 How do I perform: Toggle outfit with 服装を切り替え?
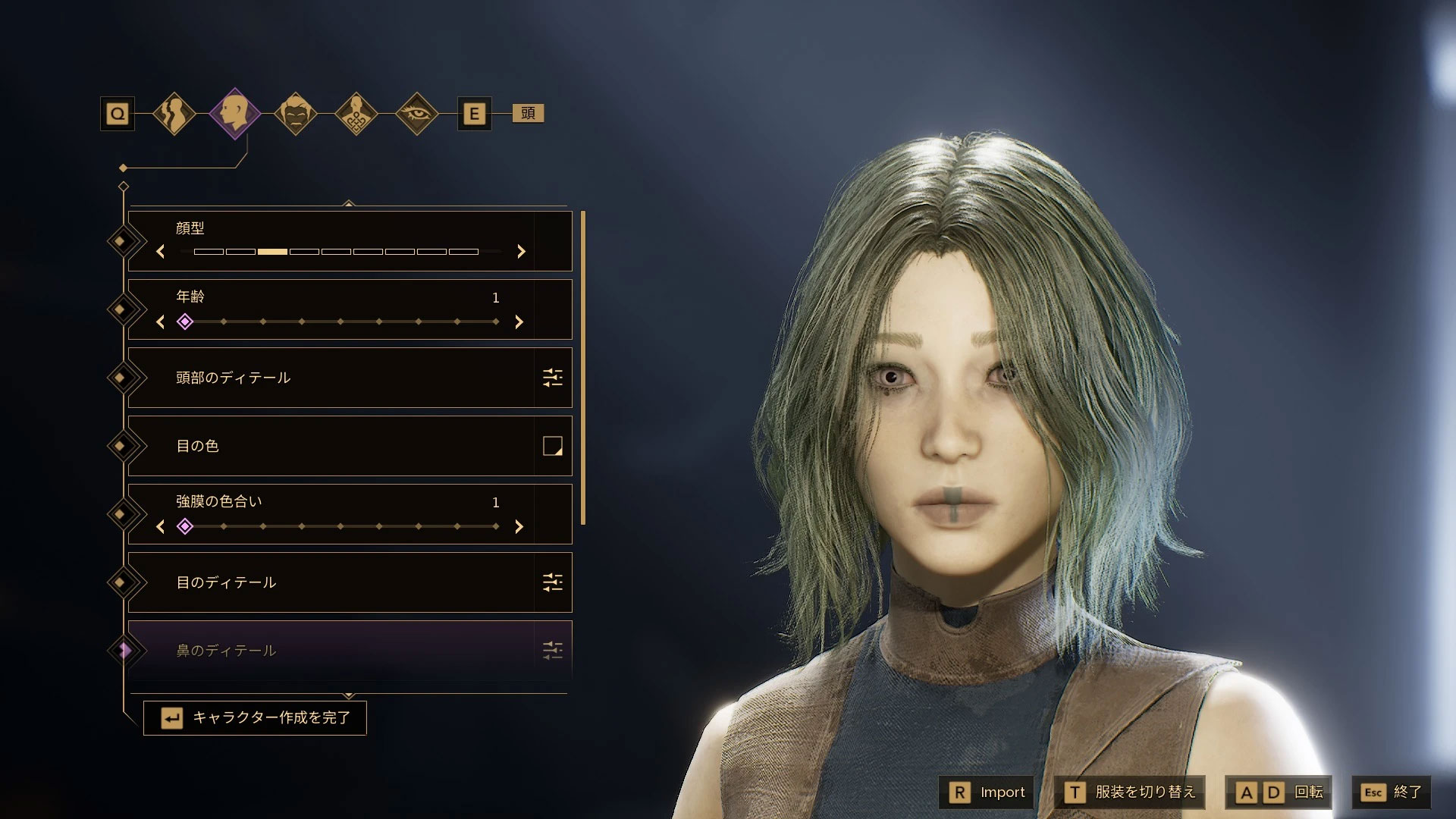click(x=1130, y=792)
